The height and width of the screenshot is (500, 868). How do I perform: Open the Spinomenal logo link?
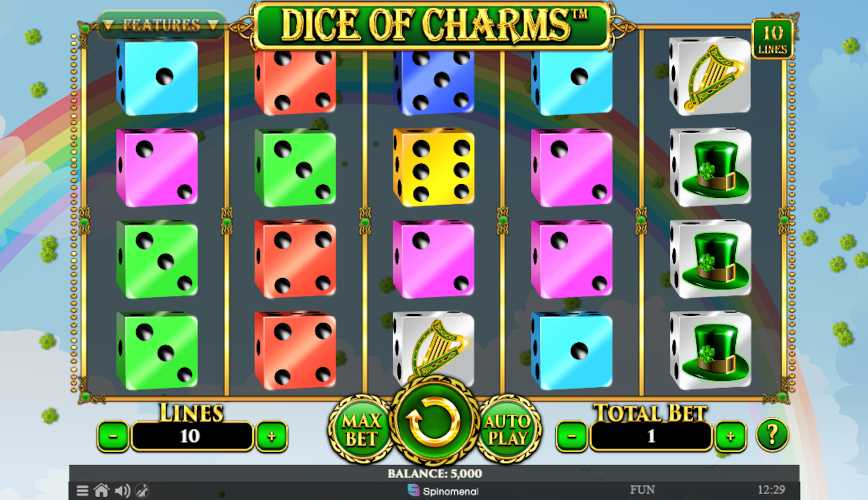pos(443,491)
